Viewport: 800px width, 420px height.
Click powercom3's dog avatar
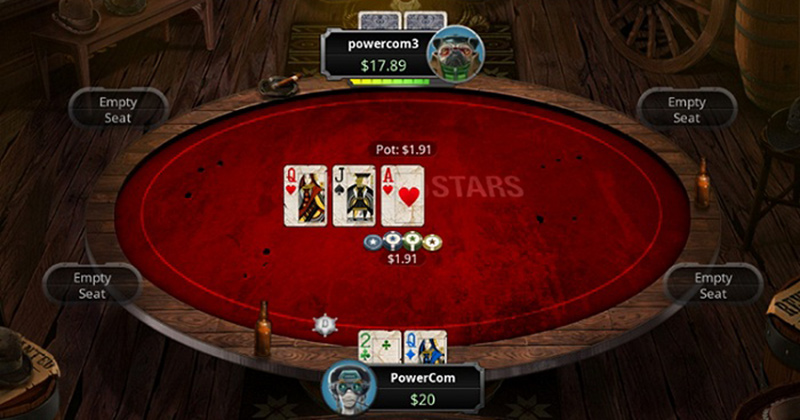click(448, 52)
